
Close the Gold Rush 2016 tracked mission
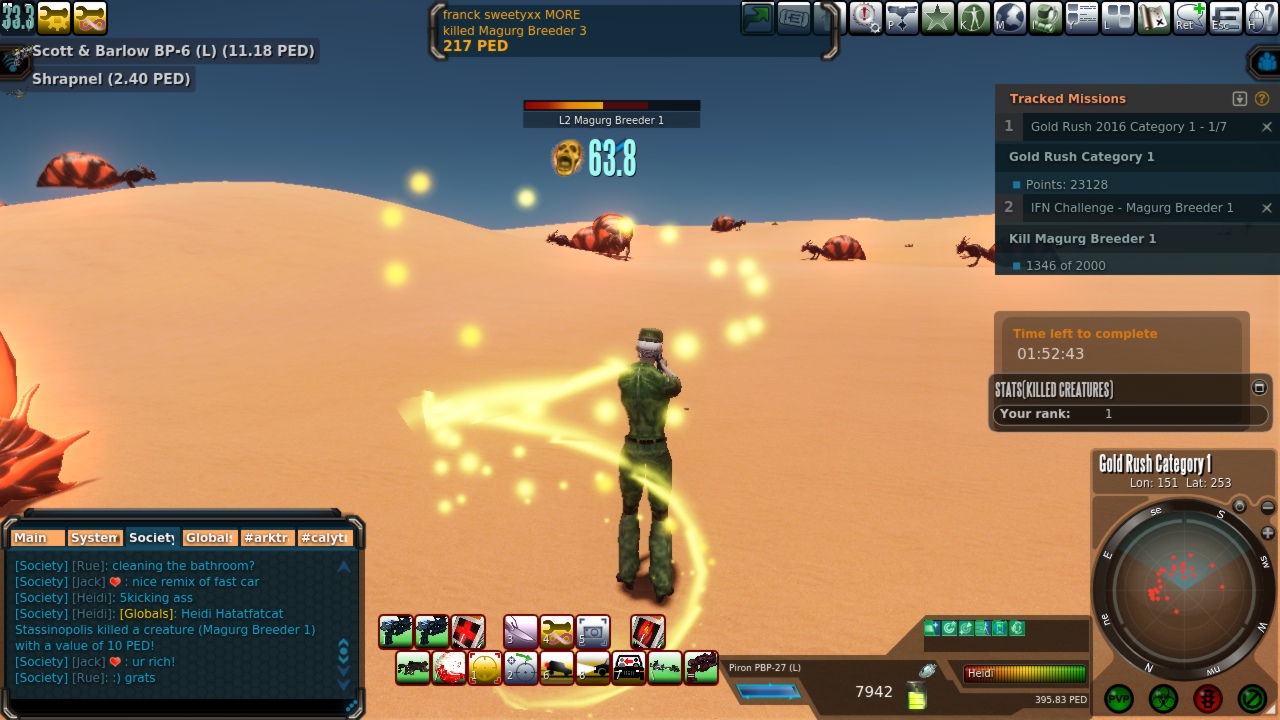tap(1266, 127)
